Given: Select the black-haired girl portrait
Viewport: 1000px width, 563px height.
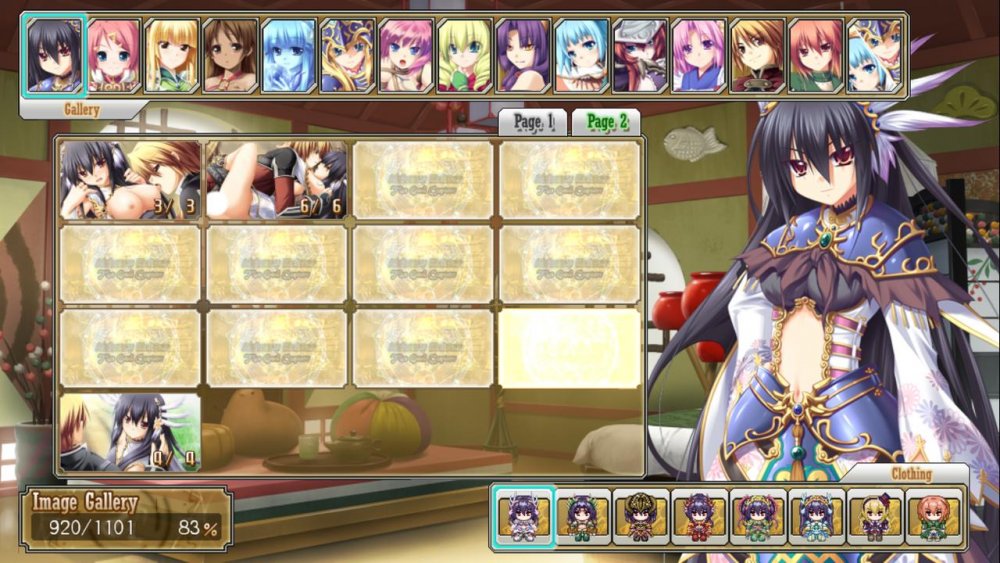Looking at the screenshot, I should tap(56, 55).
